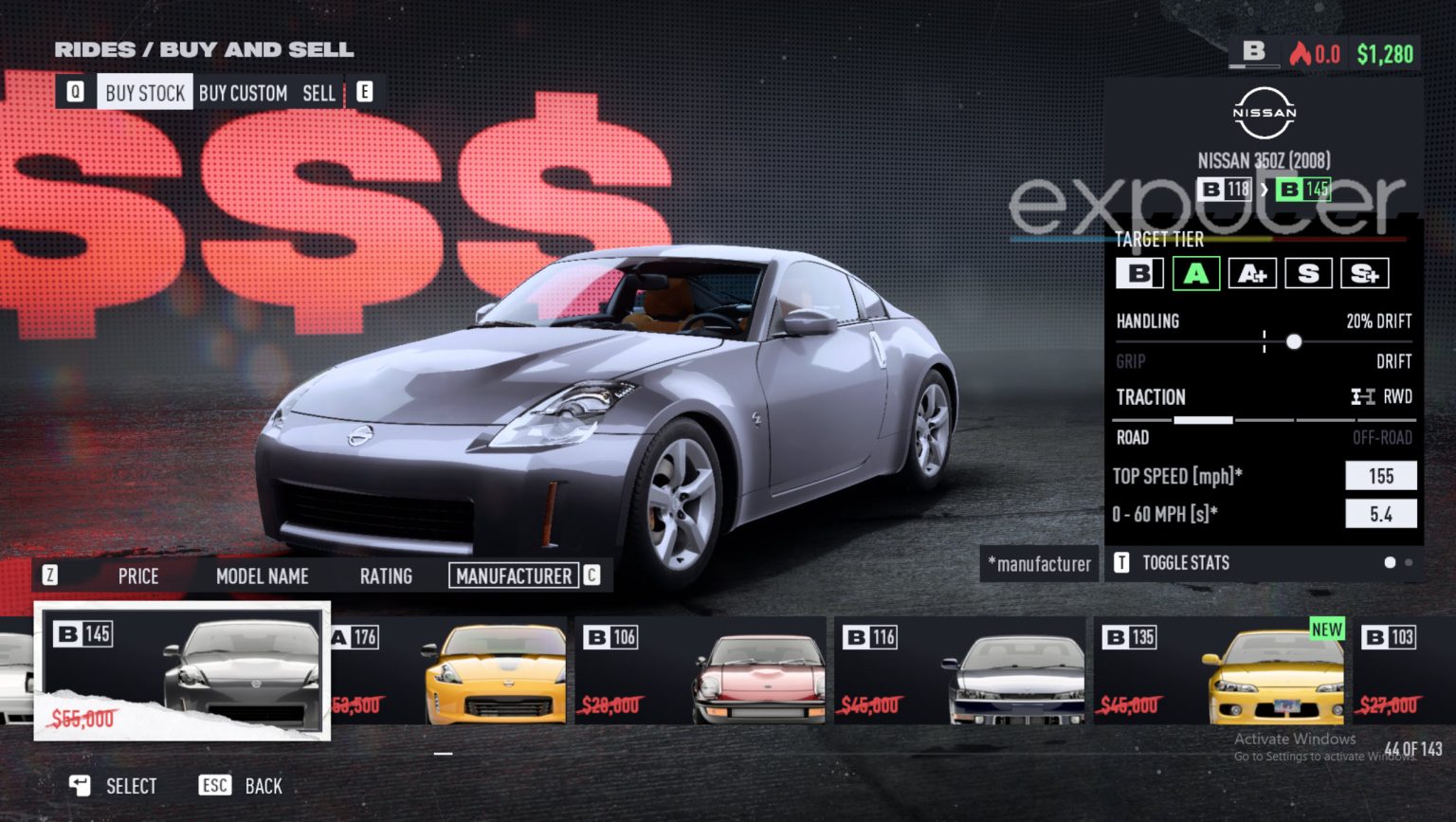Adjust the Handling drift slider
This screenshot has height=822, width=1456.
tap(1294, 341)
